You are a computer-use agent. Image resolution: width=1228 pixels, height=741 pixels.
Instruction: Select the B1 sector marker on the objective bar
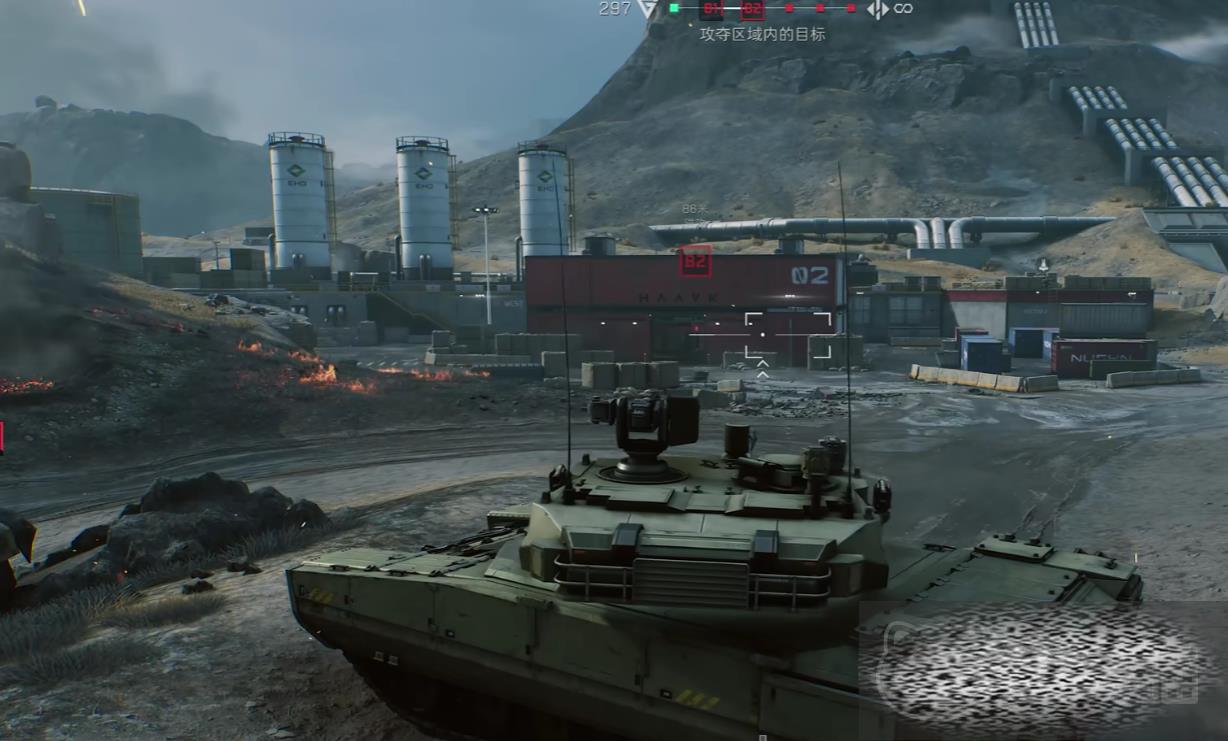[711, 9]
